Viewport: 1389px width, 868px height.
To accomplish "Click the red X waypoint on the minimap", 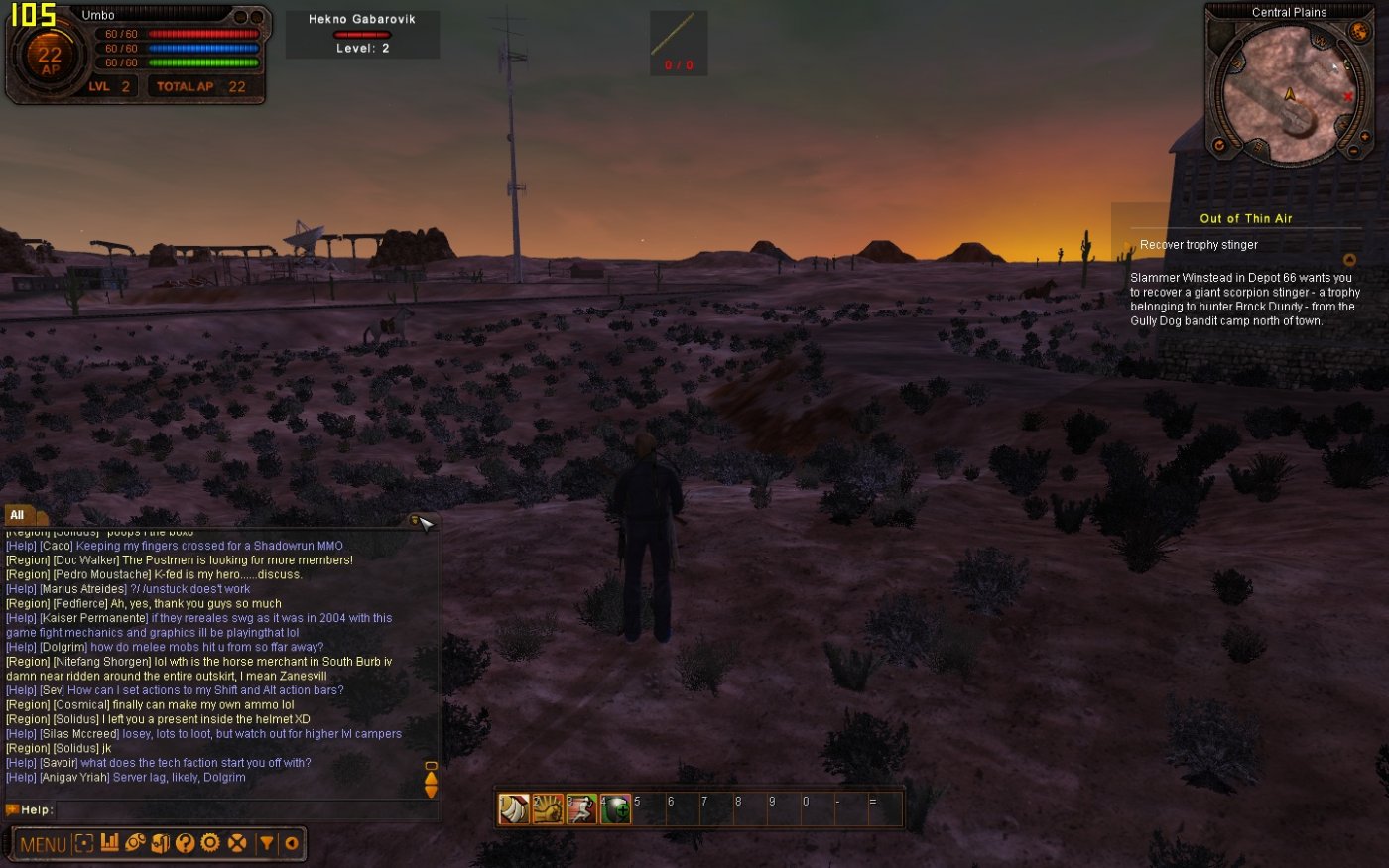I will pos(1348,95).
